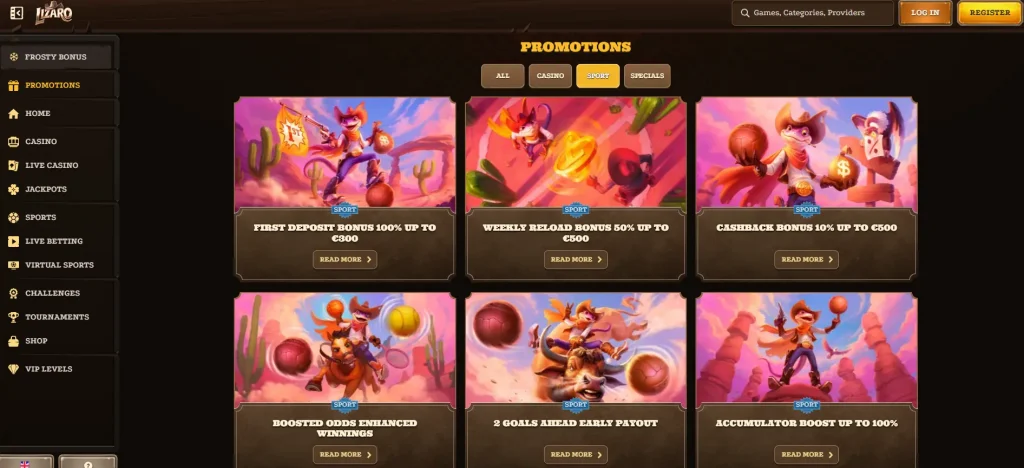Read more about First Deposit Bonus
The image size is (1024, 468).
(345, 259)
